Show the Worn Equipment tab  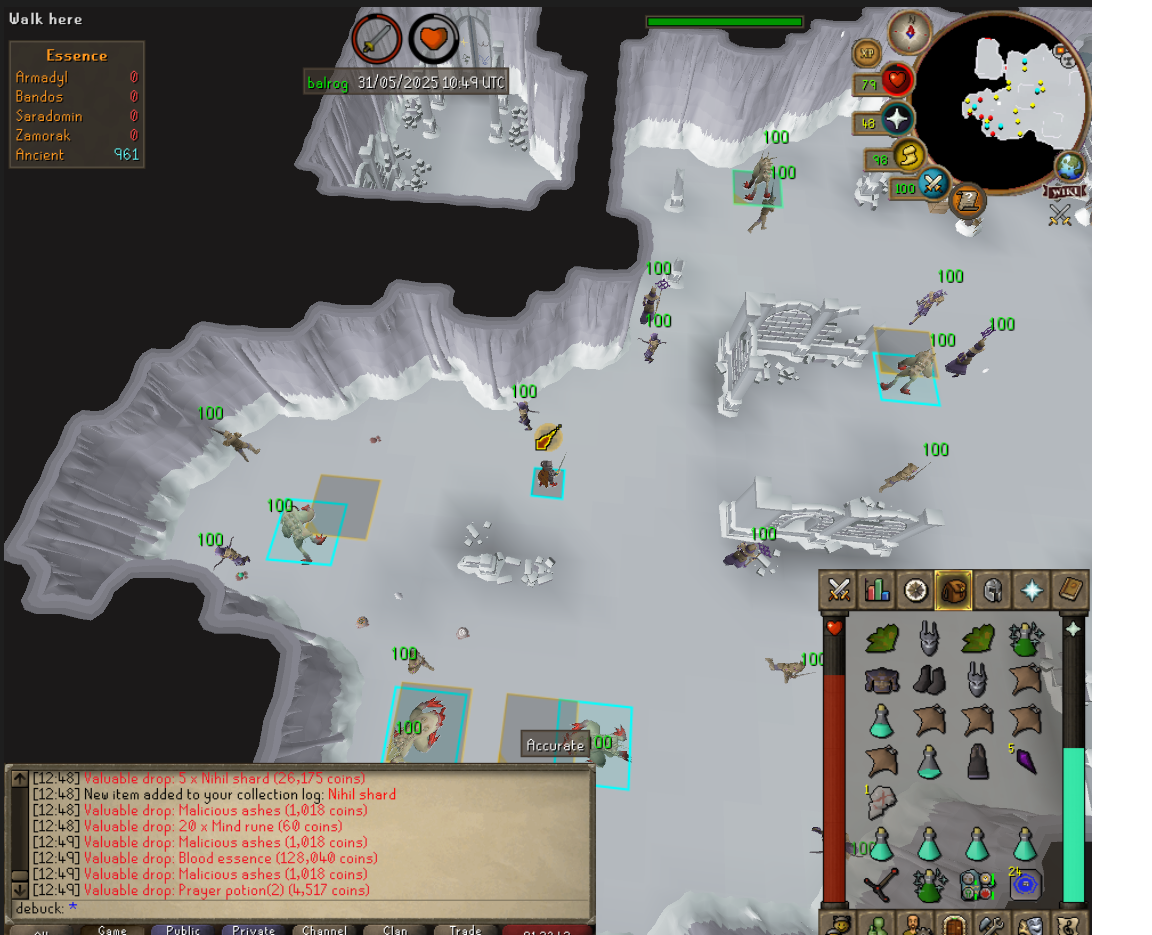pos(992,590)
